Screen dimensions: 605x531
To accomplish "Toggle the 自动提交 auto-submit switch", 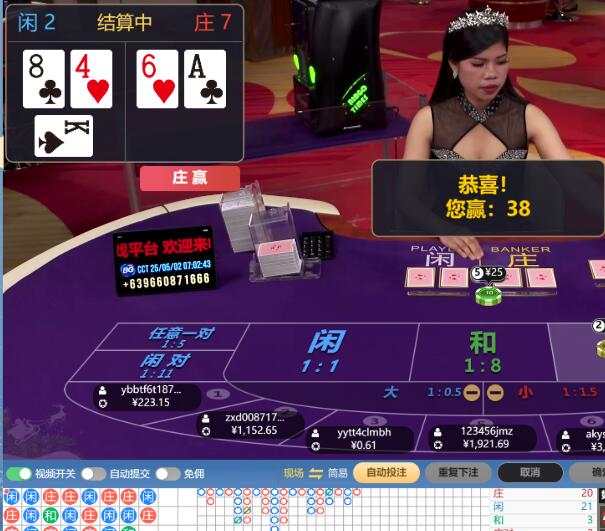I will click(x=93, y=473).
